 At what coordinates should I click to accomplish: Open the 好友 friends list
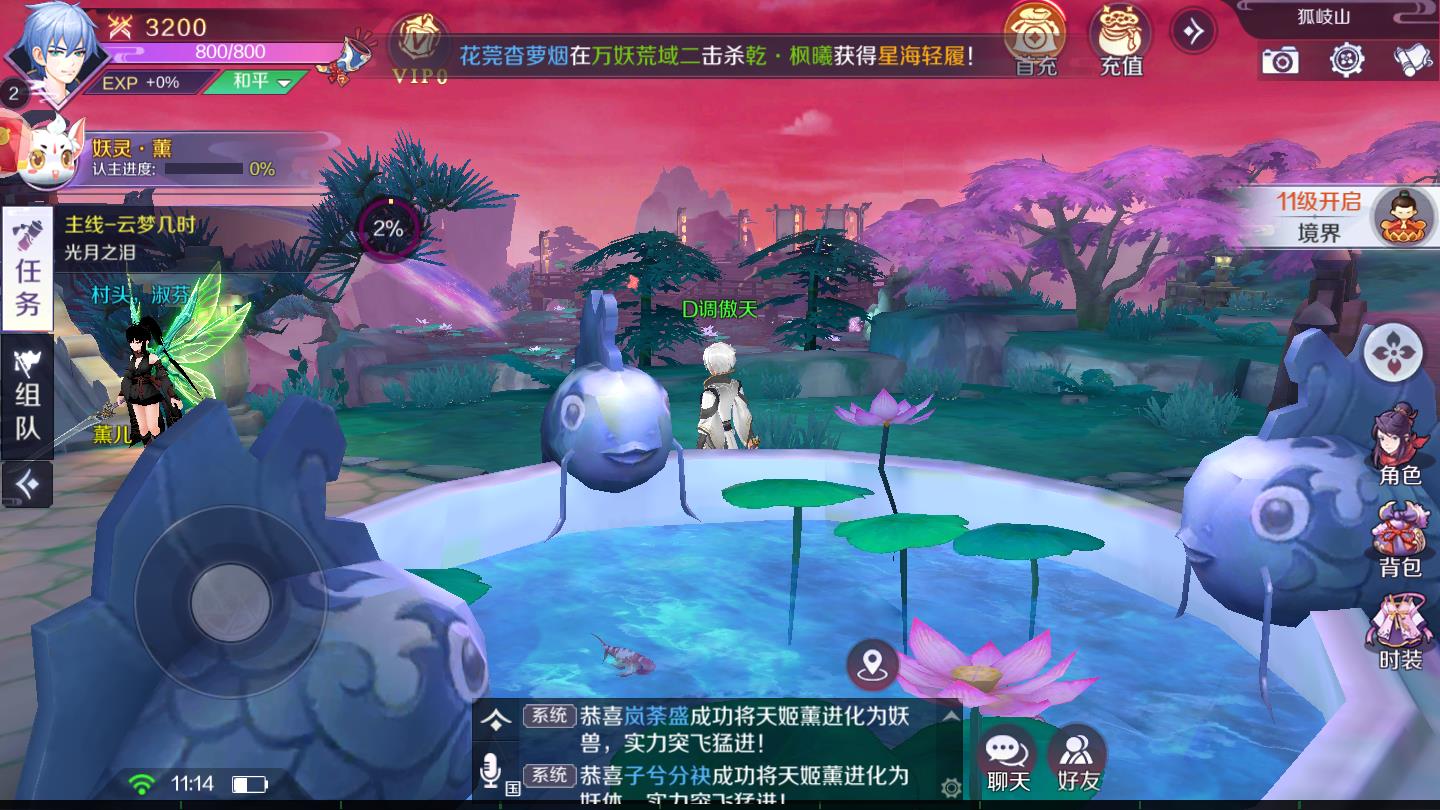click(1078, 760)
